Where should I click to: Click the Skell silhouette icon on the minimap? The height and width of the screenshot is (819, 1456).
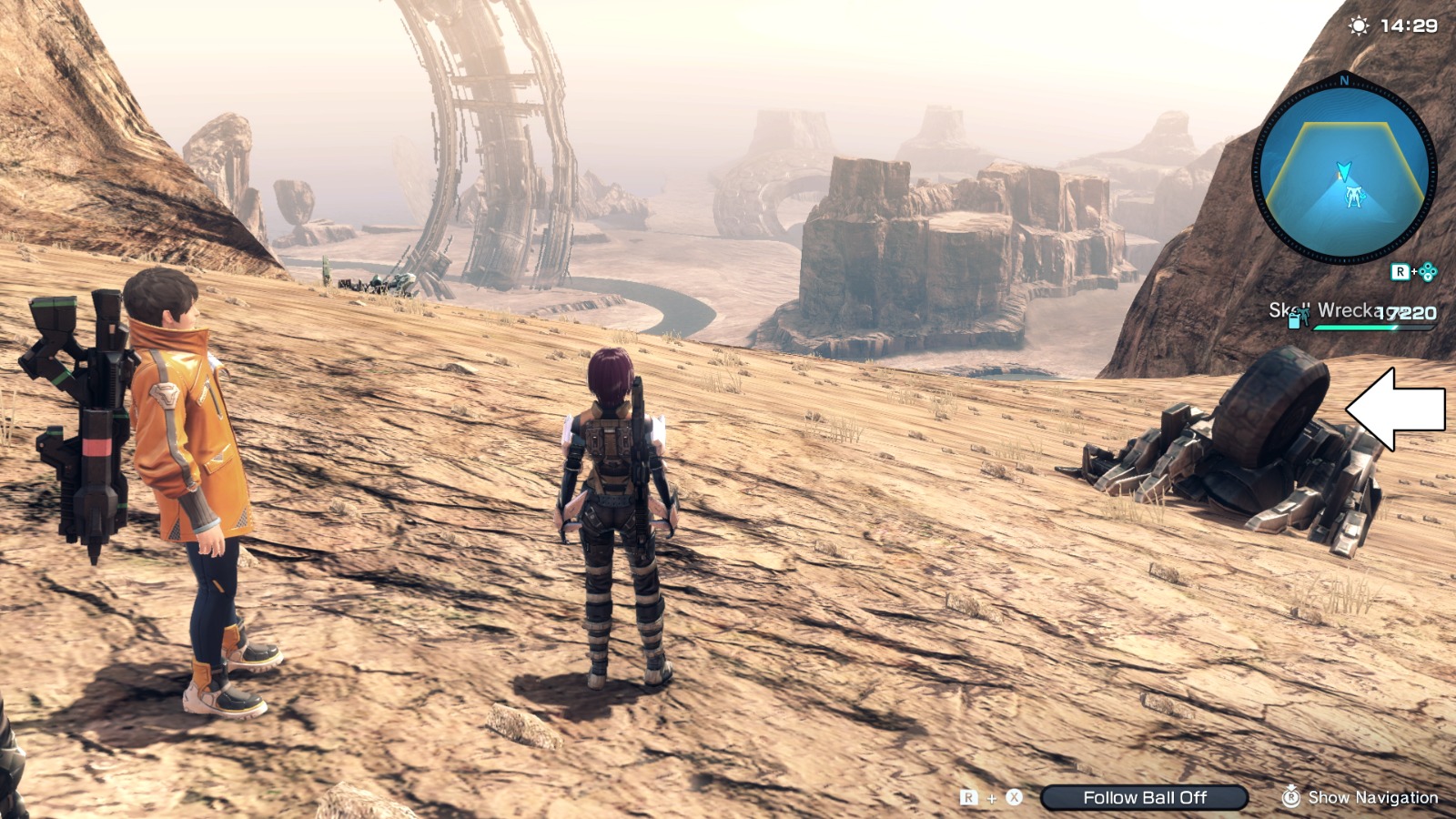pos(1355,194)
